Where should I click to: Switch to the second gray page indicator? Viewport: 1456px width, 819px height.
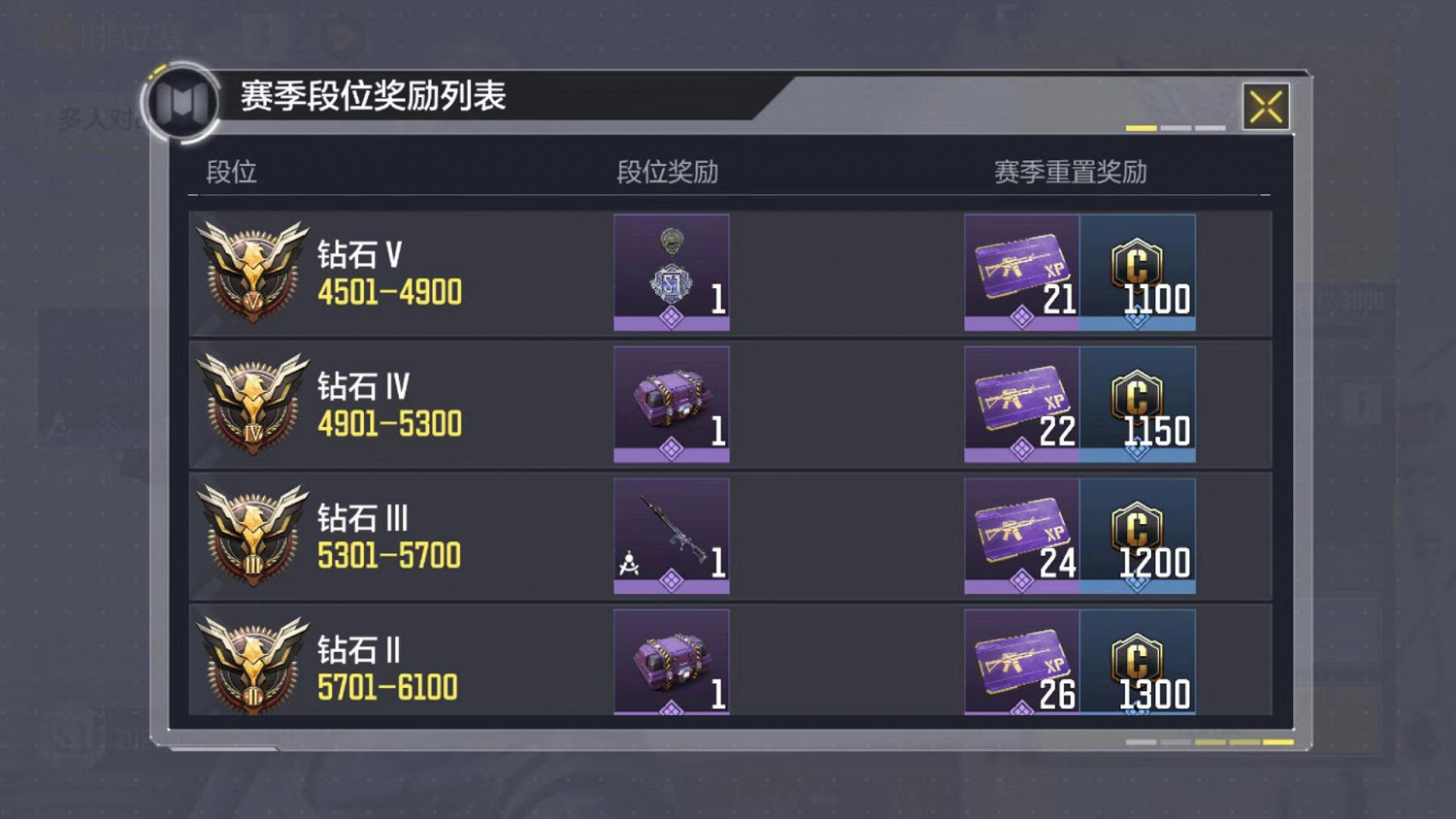pos(1175,127)
